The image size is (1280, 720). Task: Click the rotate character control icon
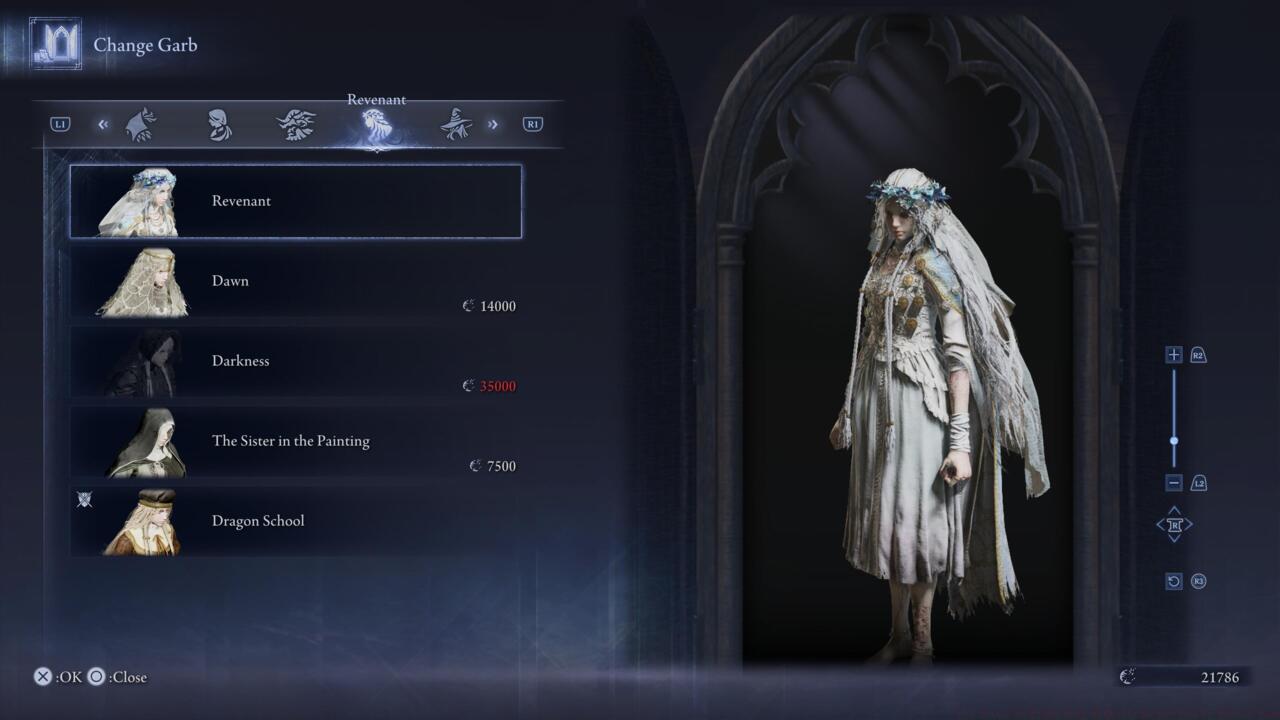point(1174,524)
